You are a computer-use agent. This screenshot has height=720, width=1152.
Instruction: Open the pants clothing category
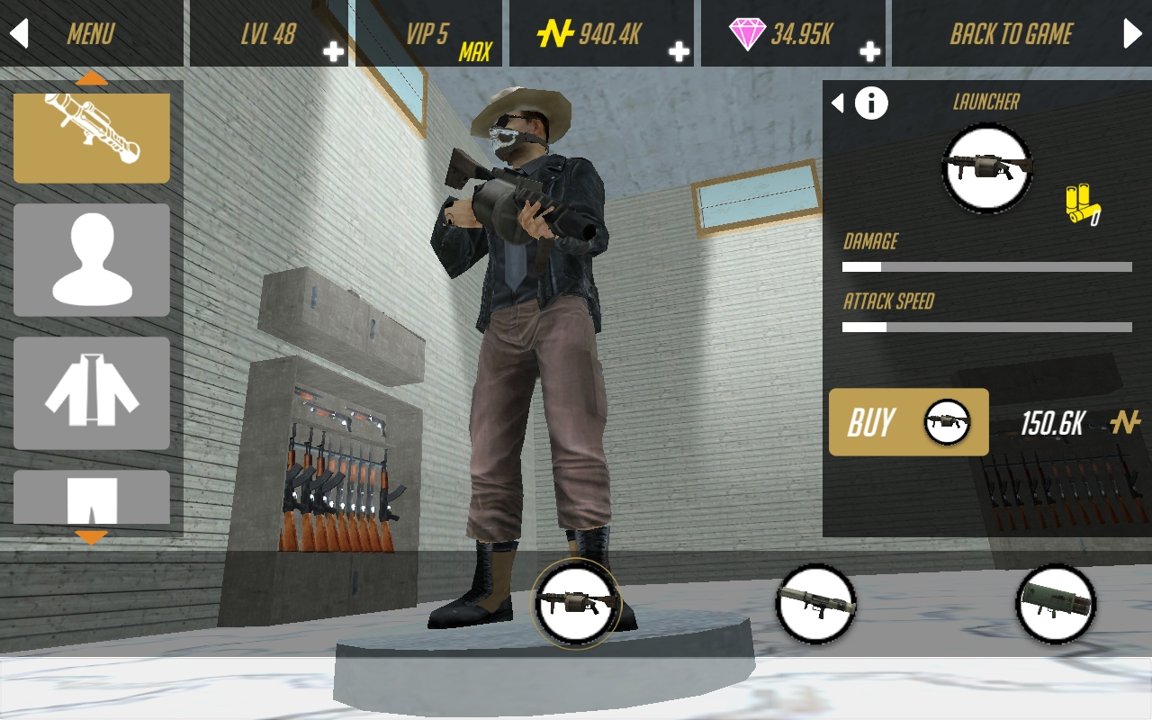91,497
